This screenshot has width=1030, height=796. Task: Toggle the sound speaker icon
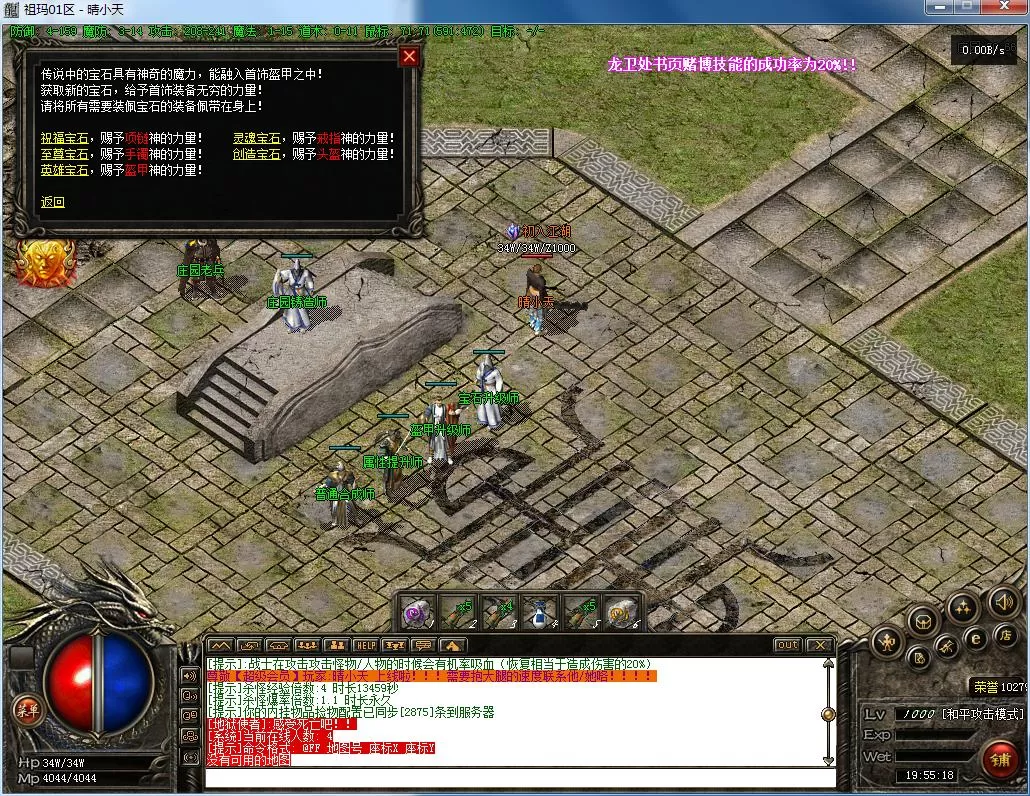coord(1002,602)
